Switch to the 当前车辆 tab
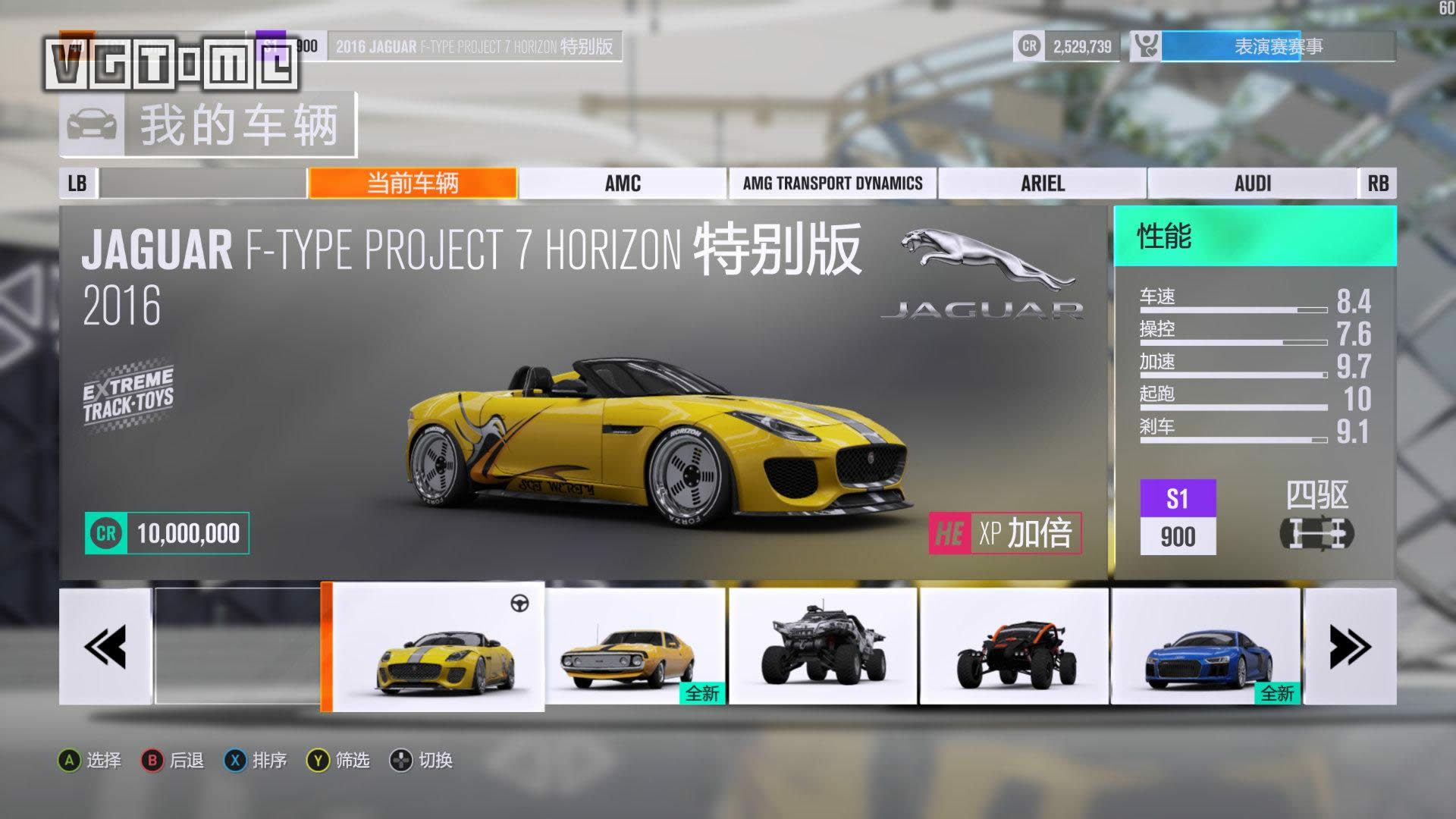 click(413, 184)
